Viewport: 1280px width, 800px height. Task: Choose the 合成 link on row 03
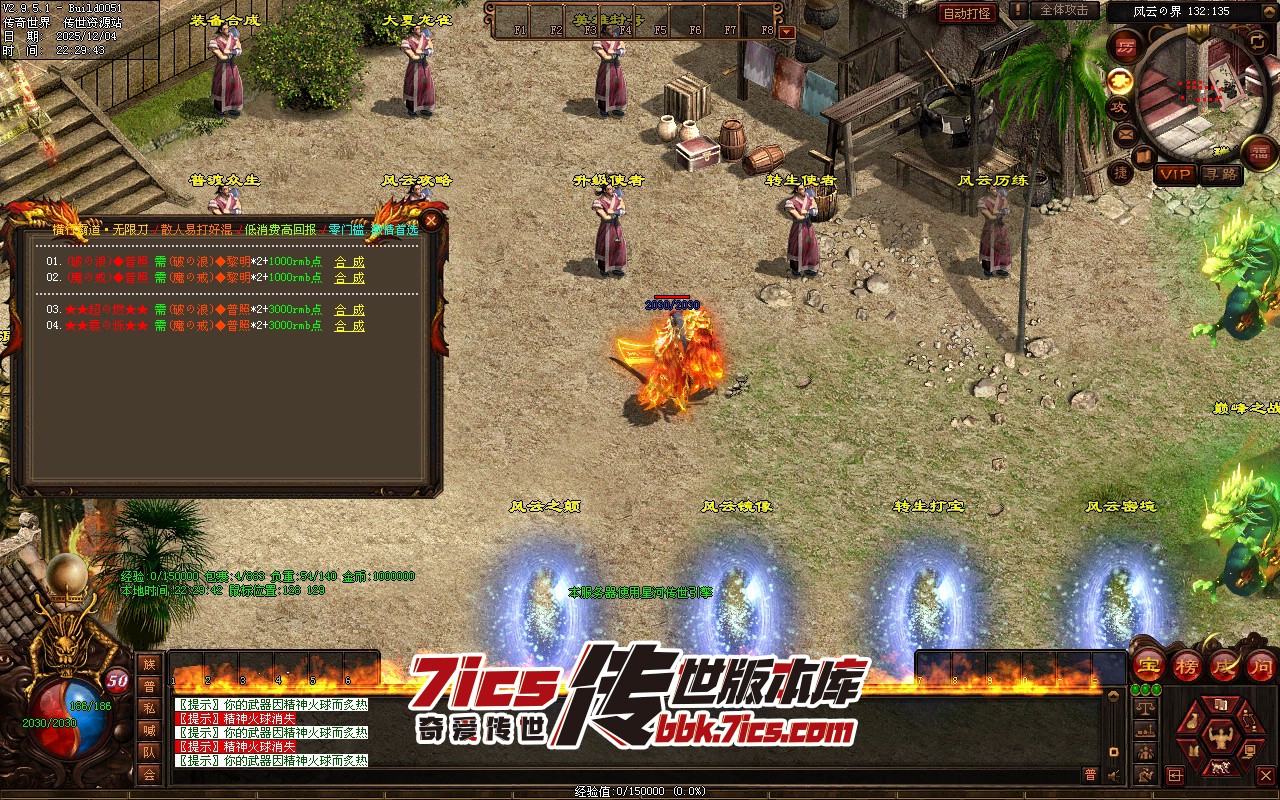pos(349,310)
